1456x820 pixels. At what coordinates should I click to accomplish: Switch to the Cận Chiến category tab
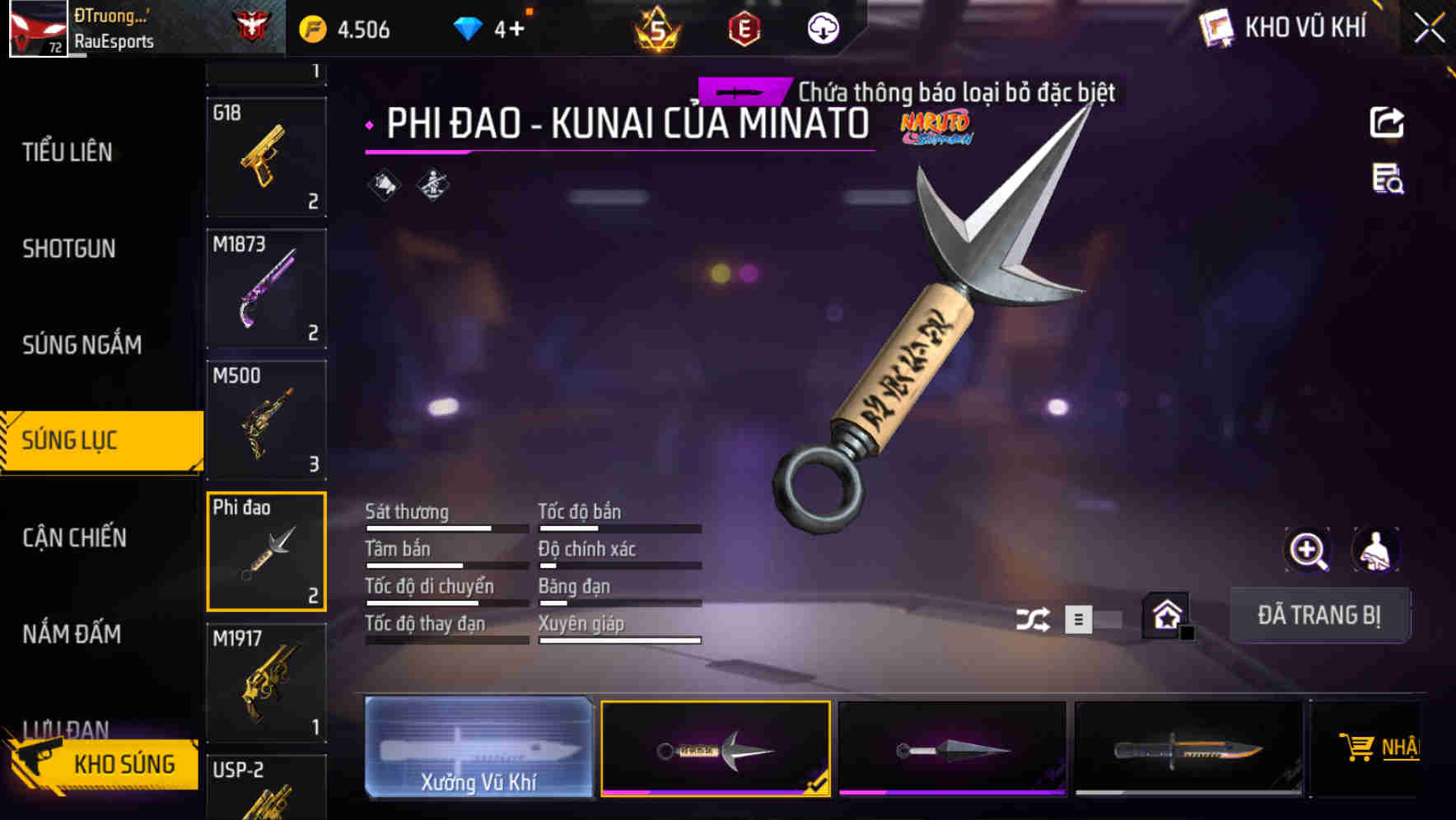pos(74,538)
